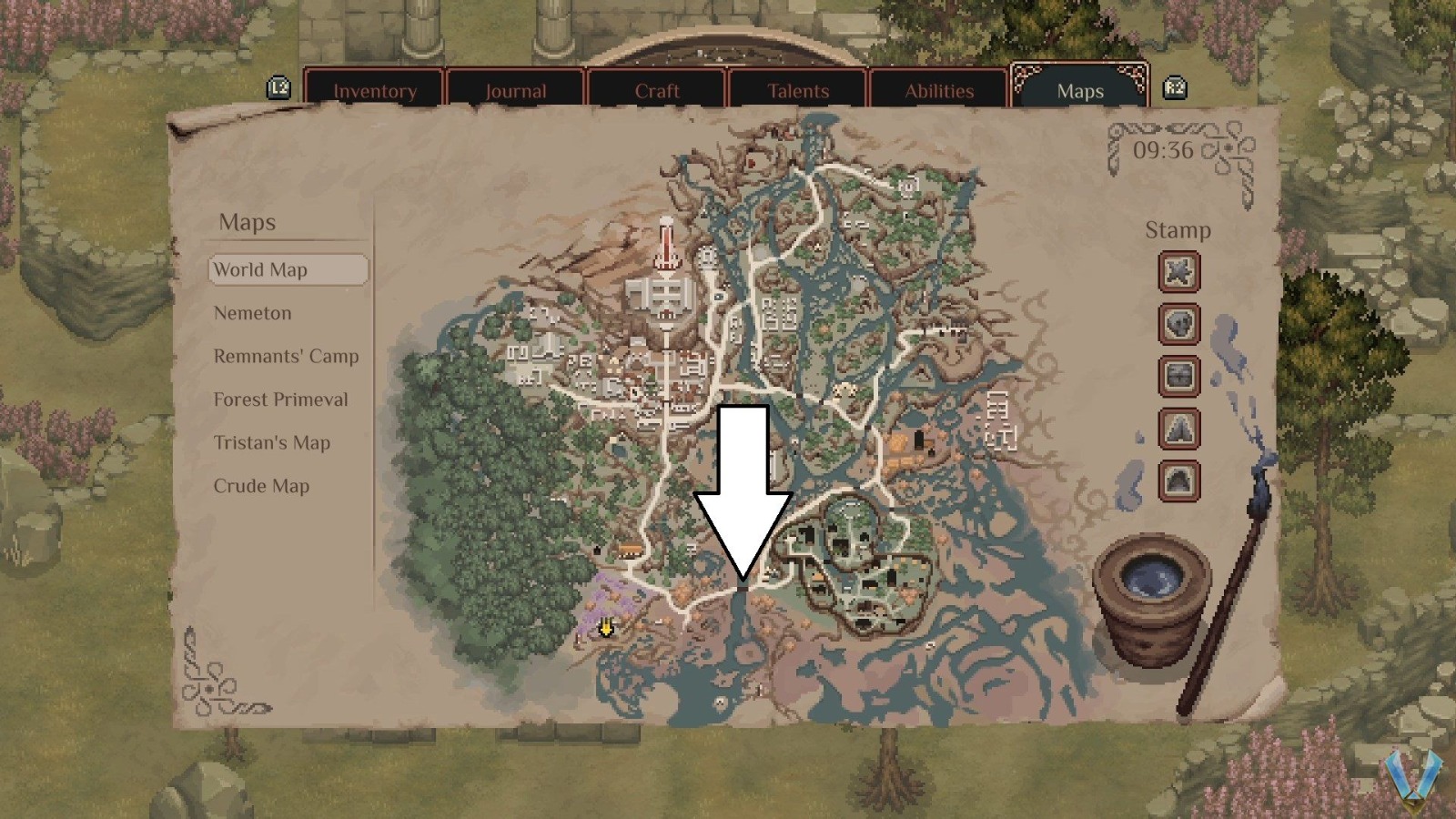The height and width of the screenshot is (819, 1456).
Task: Switch to the Craft tab
Action: 657,91
